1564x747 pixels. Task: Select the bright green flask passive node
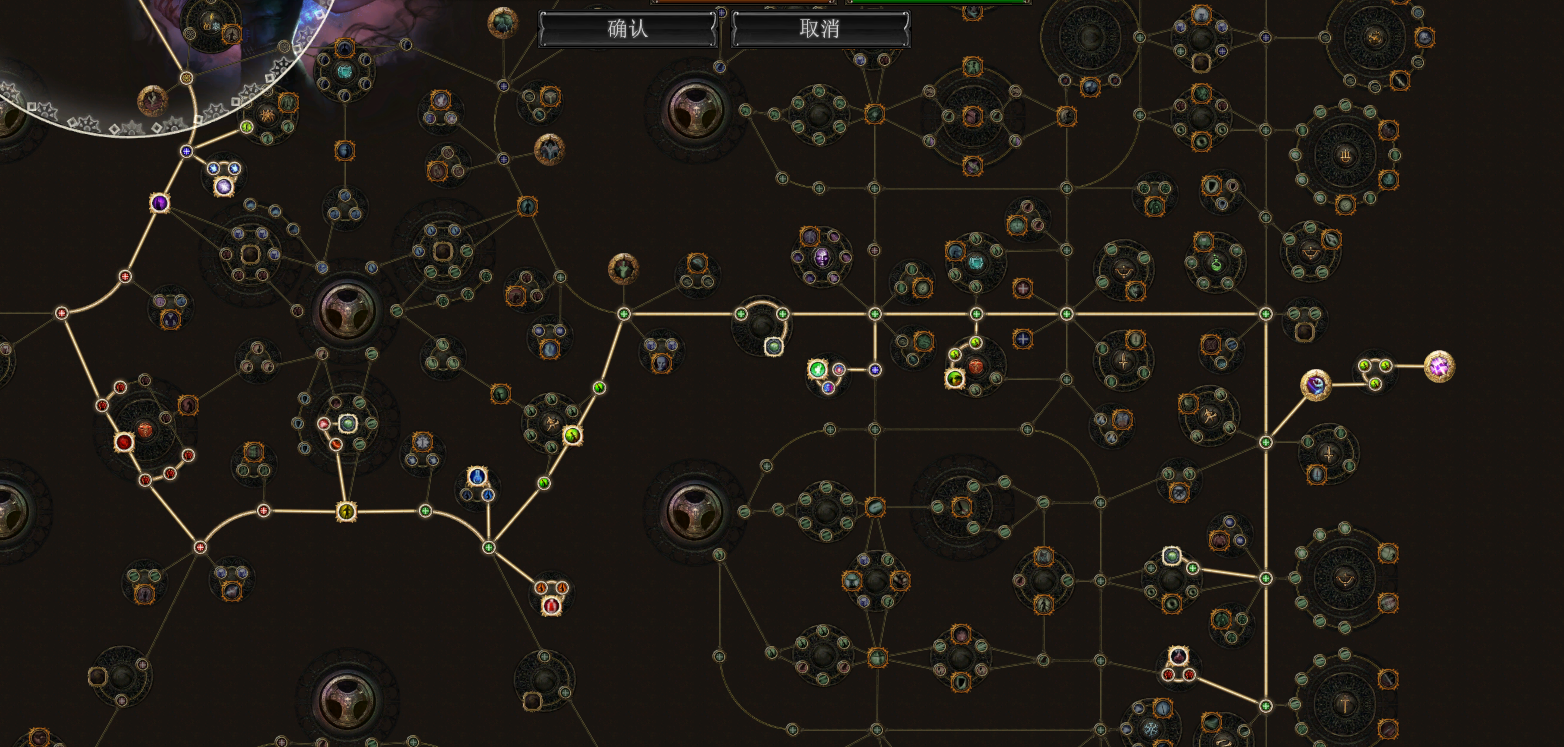pyautogui.click(x=817, y=370)
